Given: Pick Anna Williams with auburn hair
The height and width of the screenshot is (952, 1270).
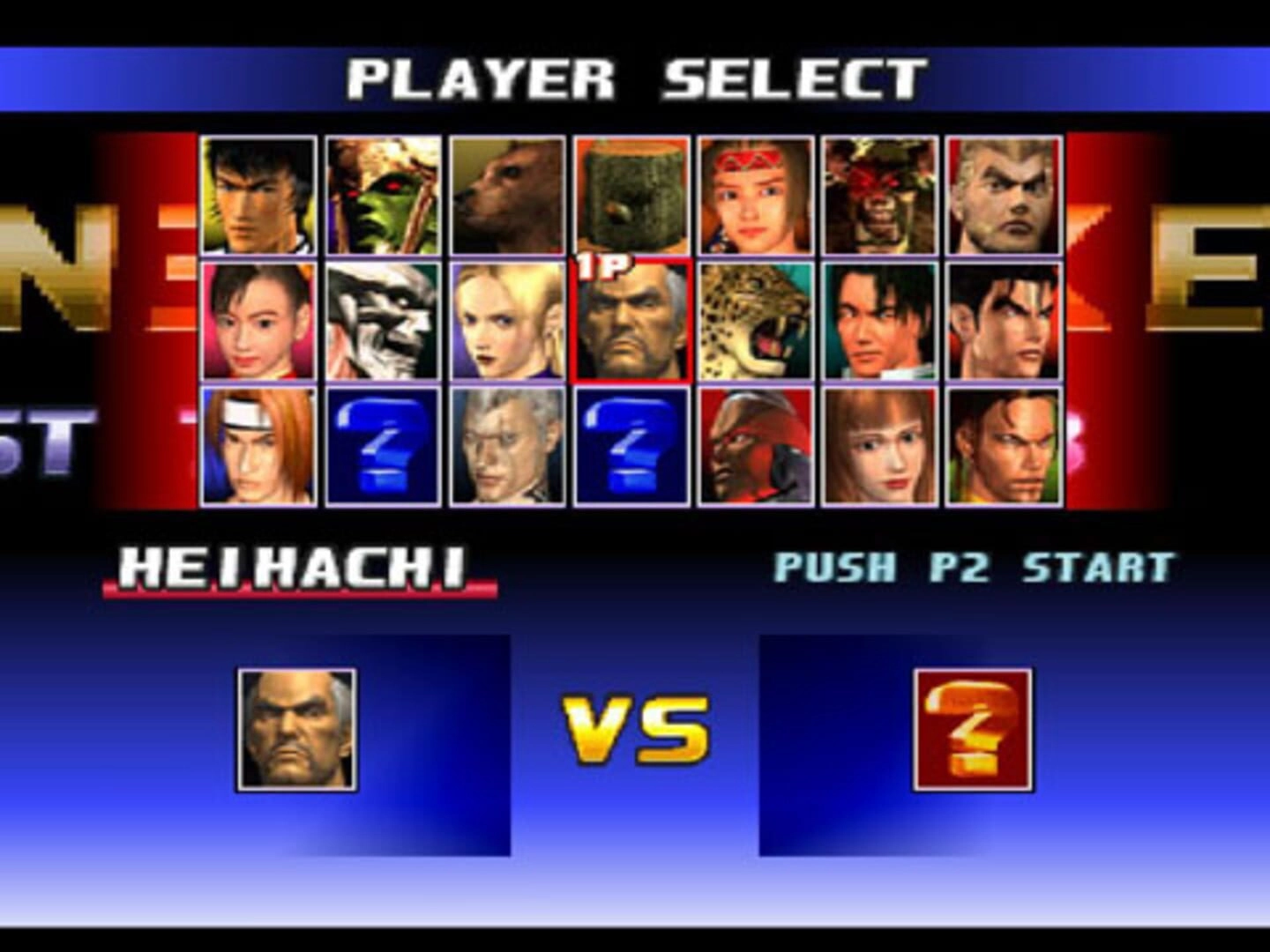Looking at the screenshot, I should click(x=879, y=446).
